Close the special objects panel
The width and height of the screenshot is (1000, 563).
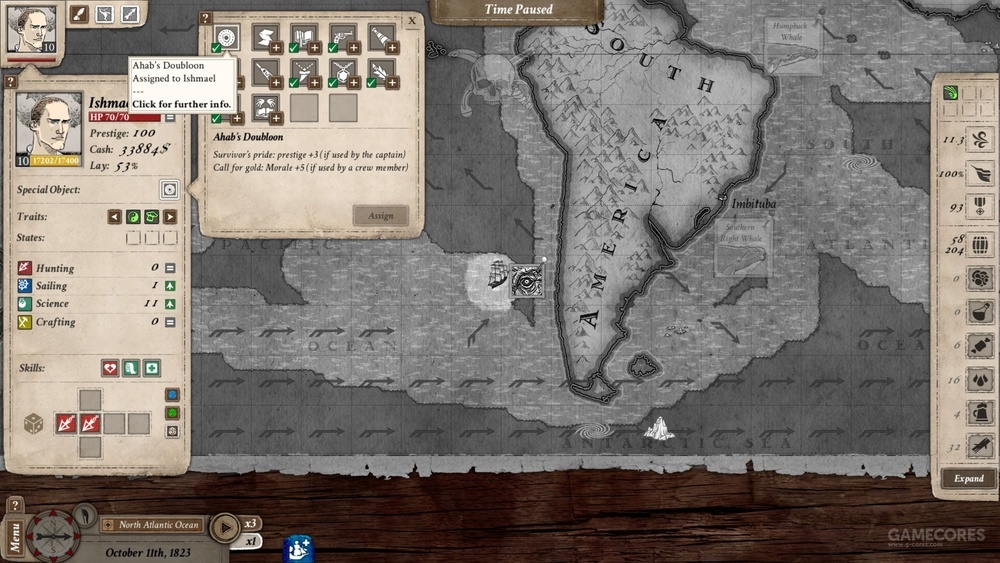[412, 19]
